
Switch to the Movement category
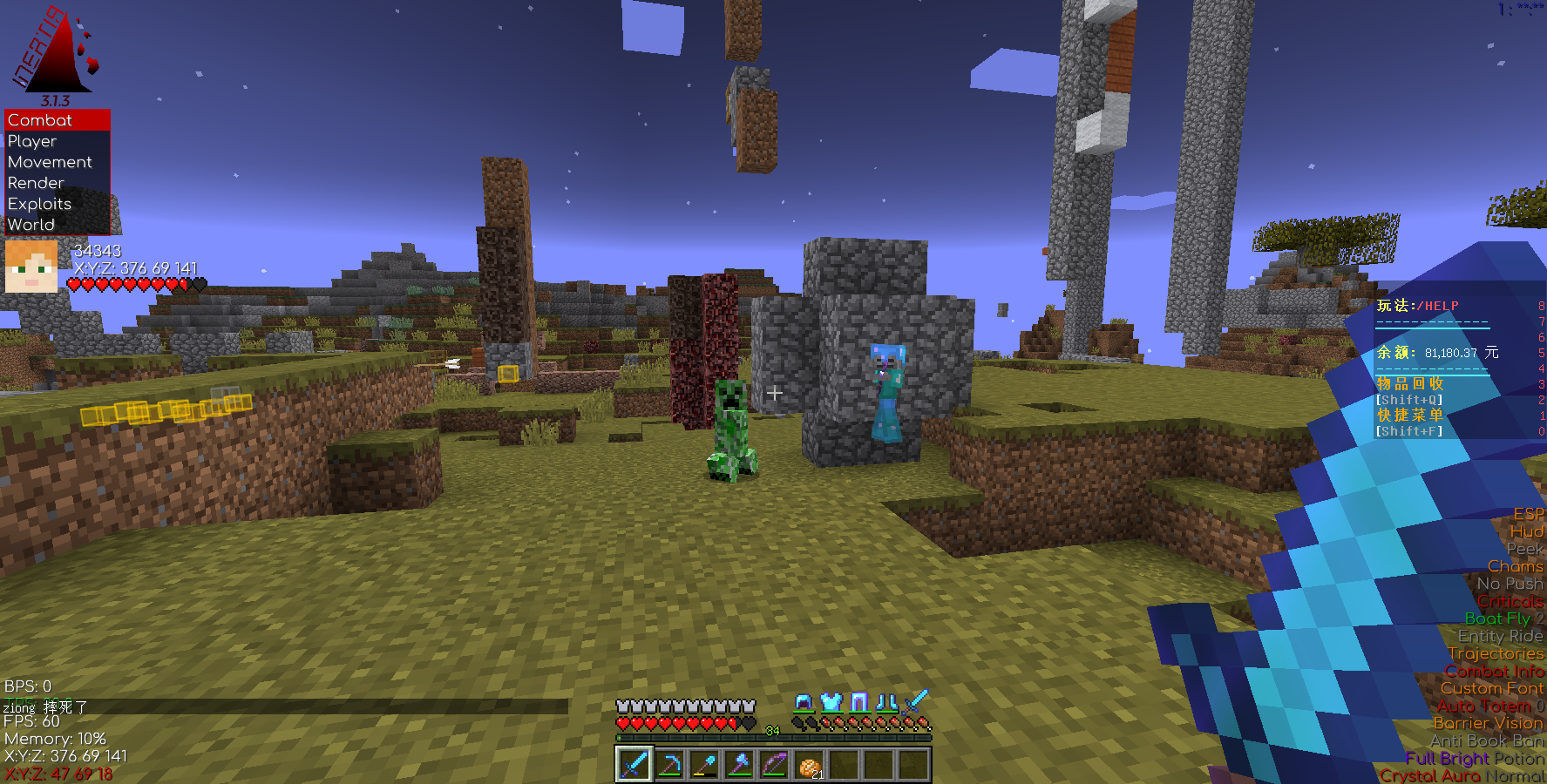pyautogui.click(x=50, y=162)
